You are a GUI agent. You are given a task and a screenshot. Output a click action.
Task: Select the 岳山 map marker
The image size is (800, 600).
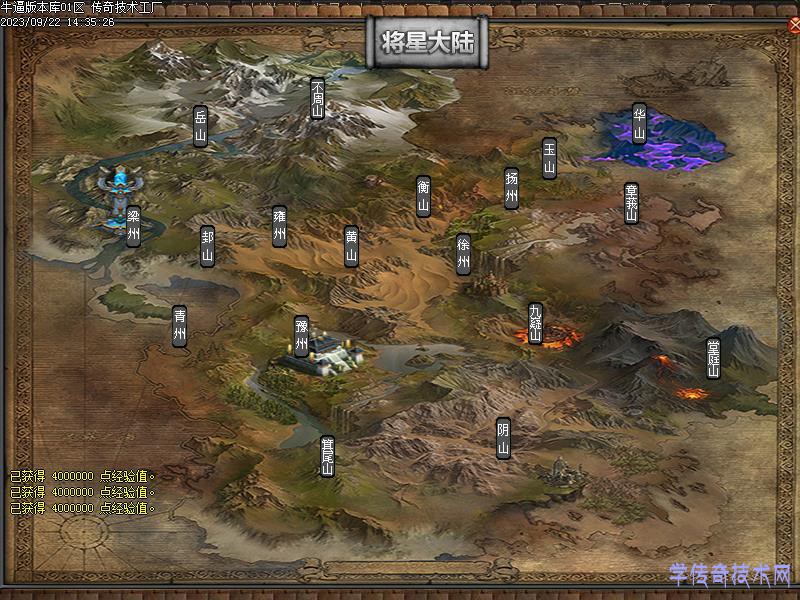tap(200, 126)
